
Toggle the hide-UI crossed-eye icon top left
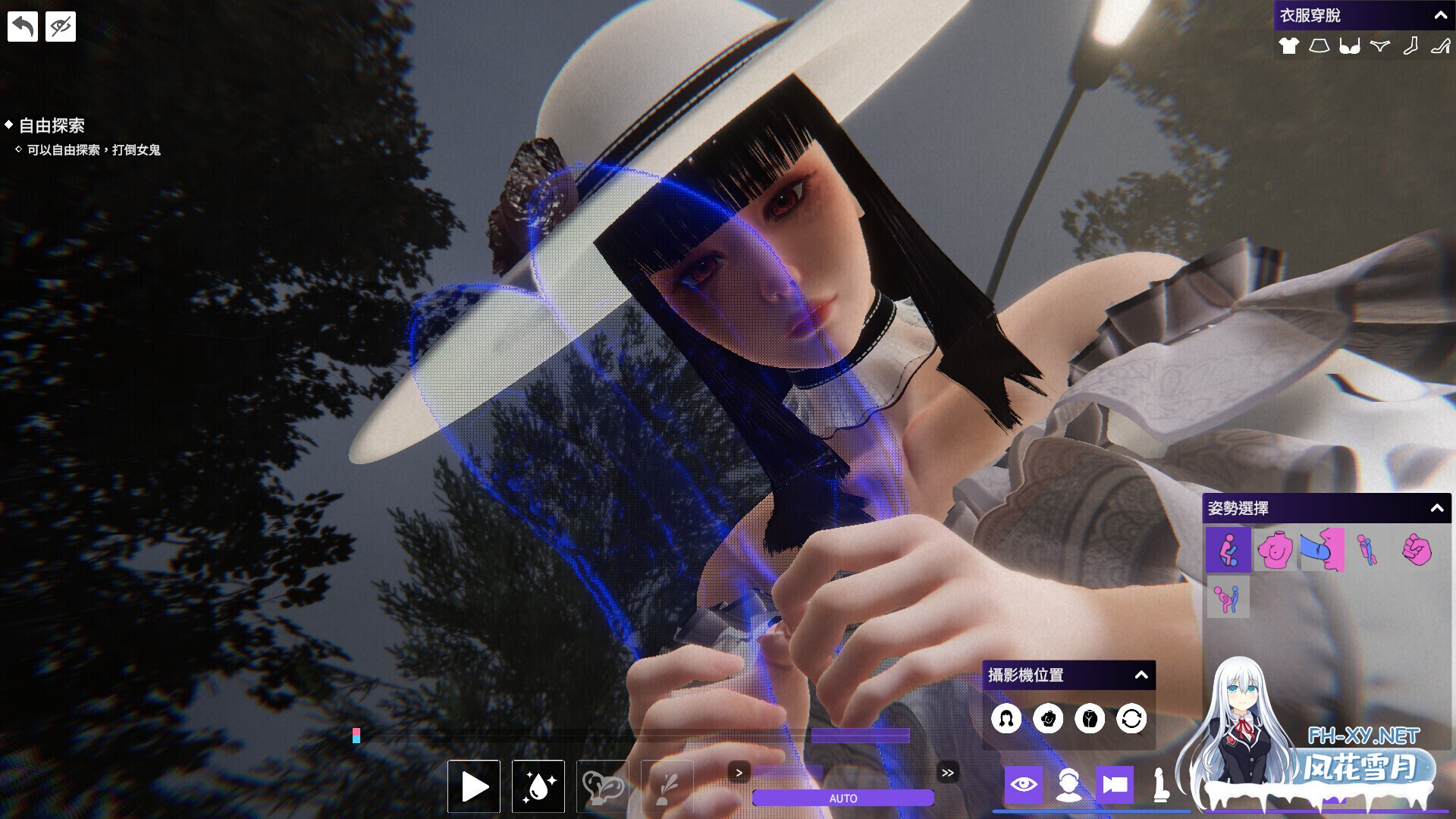click(60, 26)
